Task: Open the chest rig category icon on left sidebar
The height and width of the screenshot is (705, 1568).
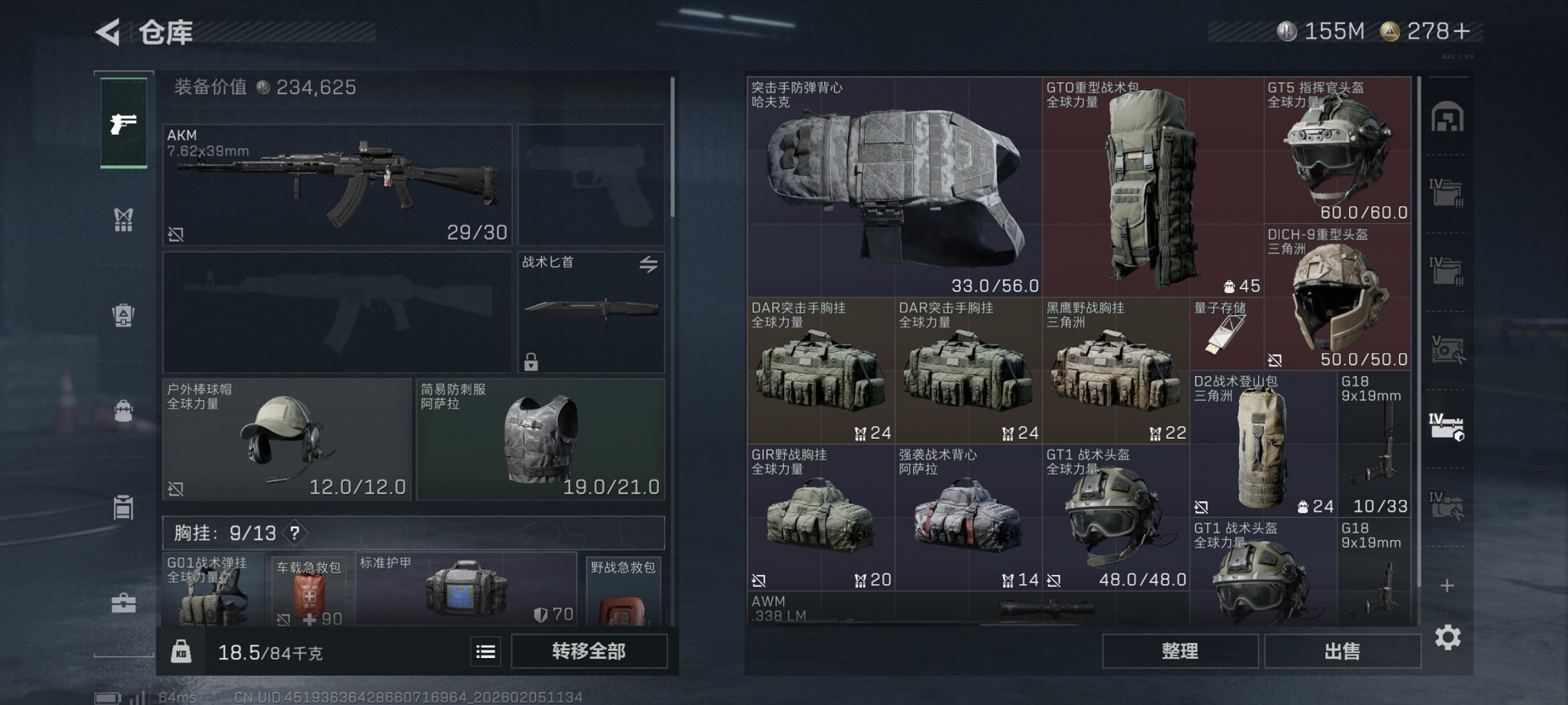Action: click(123, 218)
